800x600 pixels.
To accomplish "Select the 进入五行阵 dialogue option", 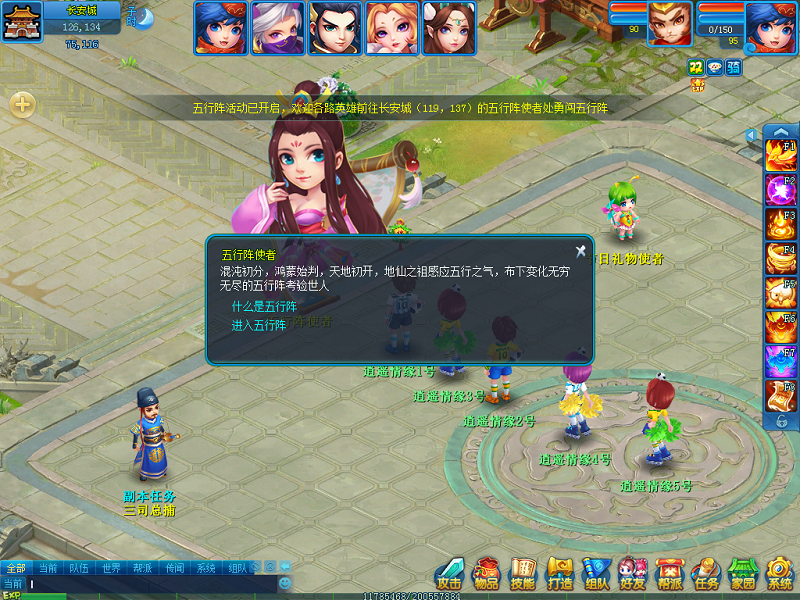I will point(259,326).
